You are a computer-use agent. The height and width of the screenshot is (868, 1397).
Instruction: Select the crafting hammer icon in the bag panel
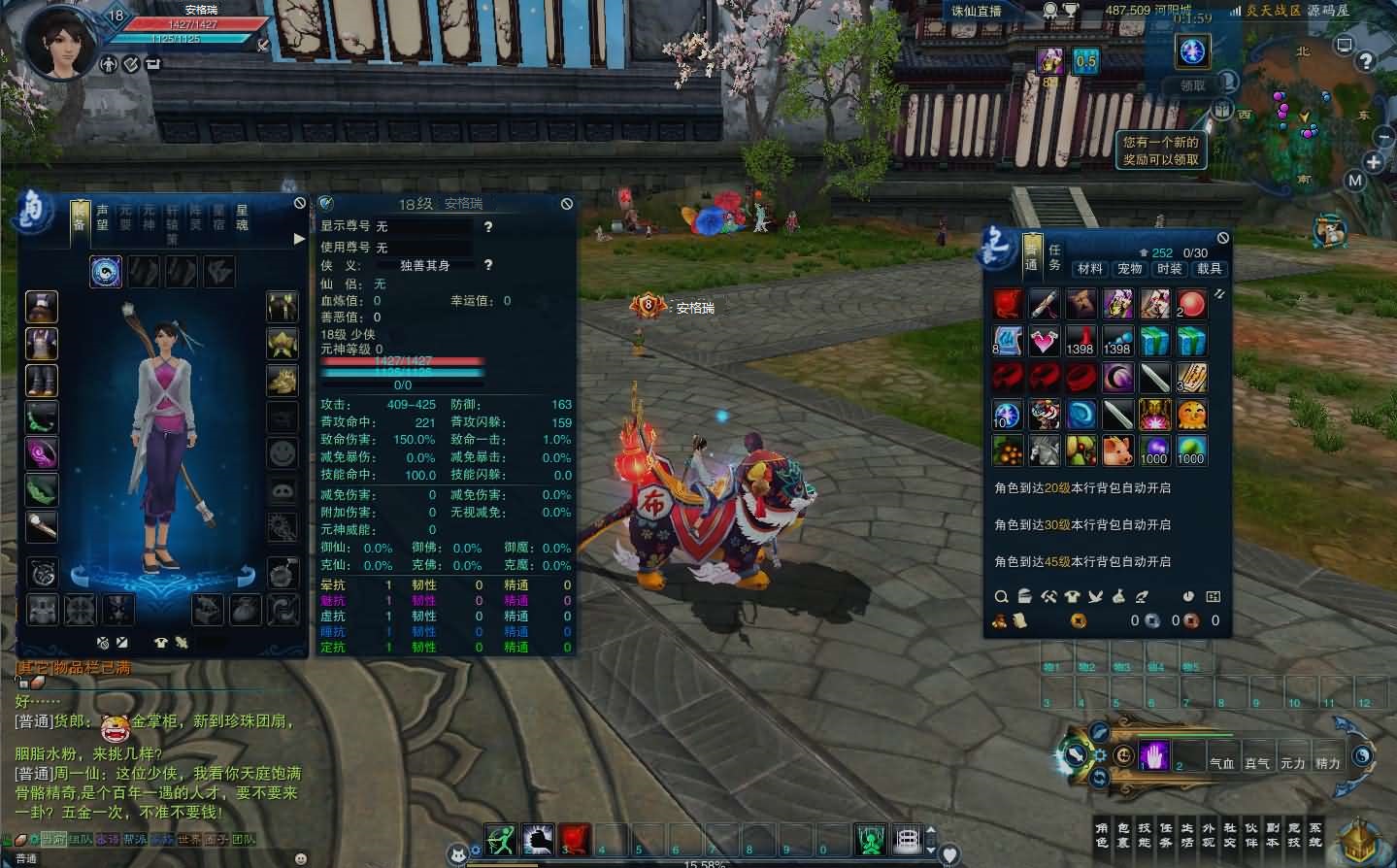click(x=1049, y=596)
